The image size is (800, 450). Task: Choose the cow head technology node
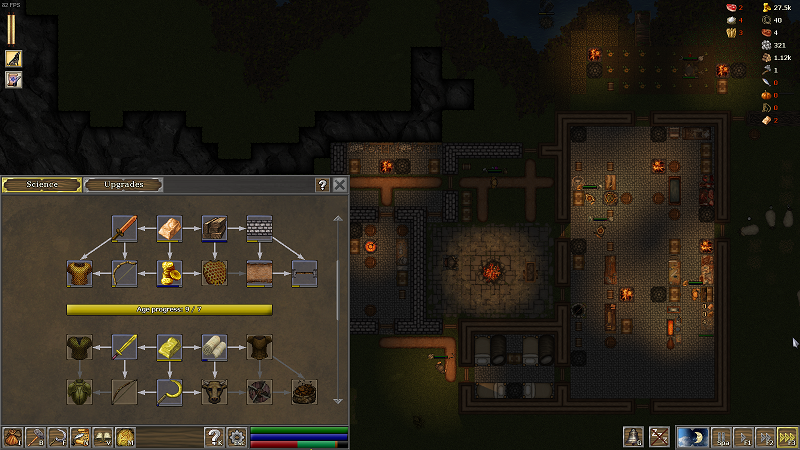pyautogui.click(x=214, y=392)
